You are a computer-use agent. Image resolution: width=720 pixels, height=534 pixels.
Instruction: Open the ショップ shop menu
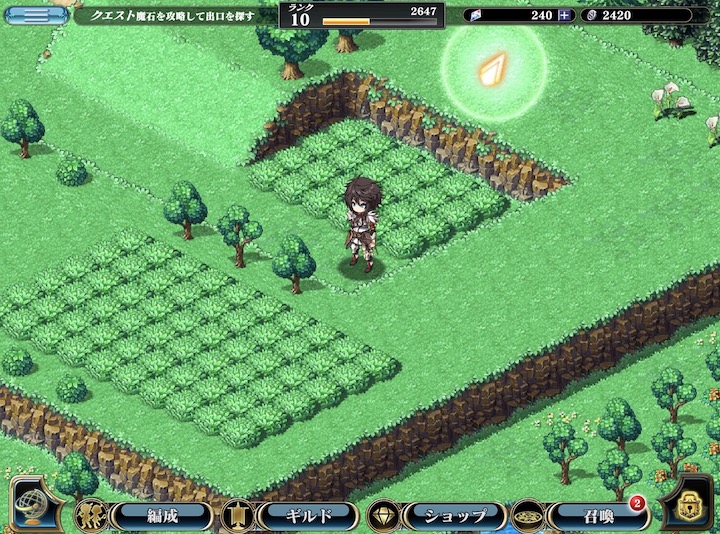[x=454, y=516]
